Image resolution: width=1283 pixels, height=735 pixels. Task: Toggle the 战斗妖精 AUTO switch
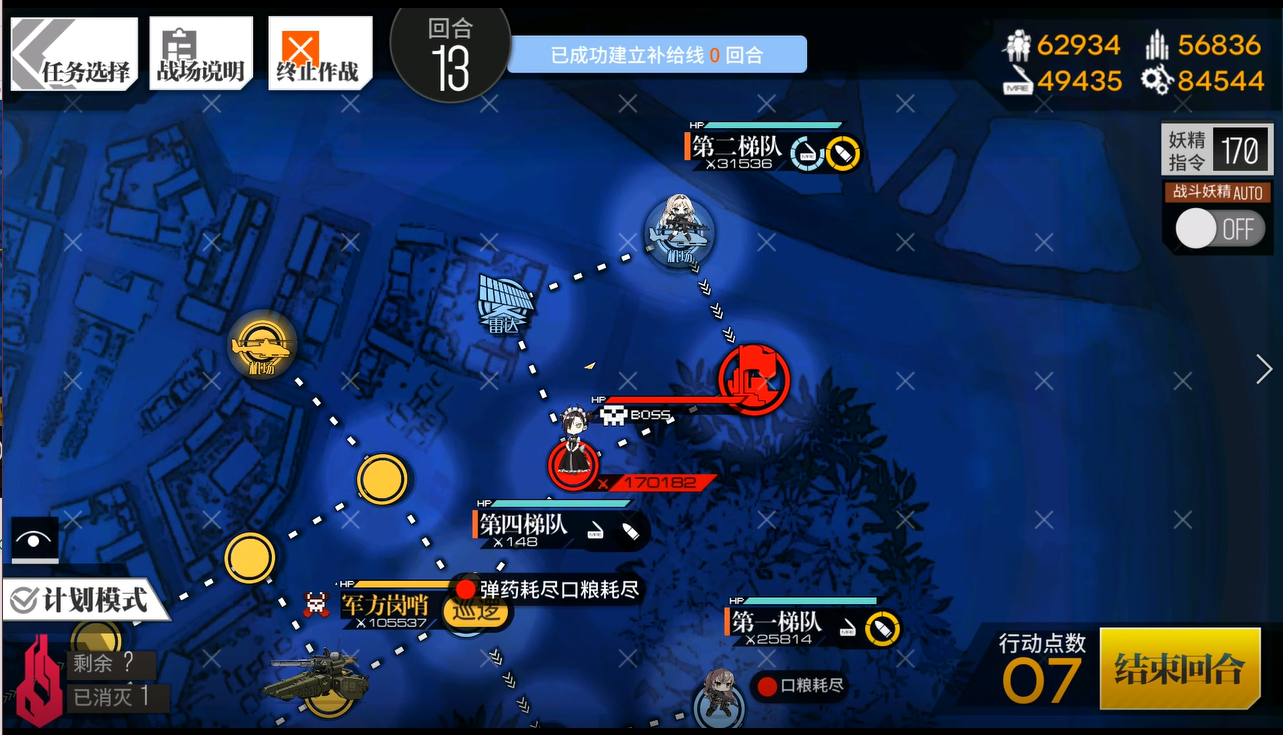click(1219, 229)
